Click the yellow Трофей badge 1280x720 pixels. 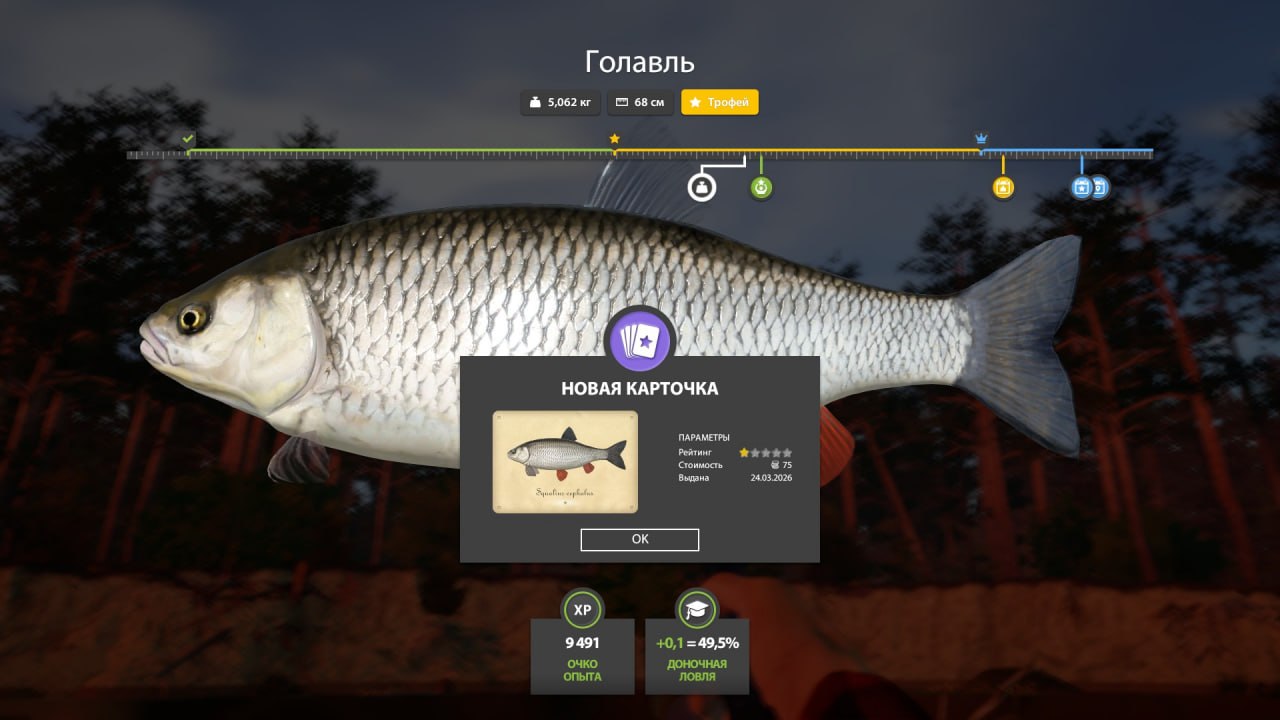(x=720, y=102)
